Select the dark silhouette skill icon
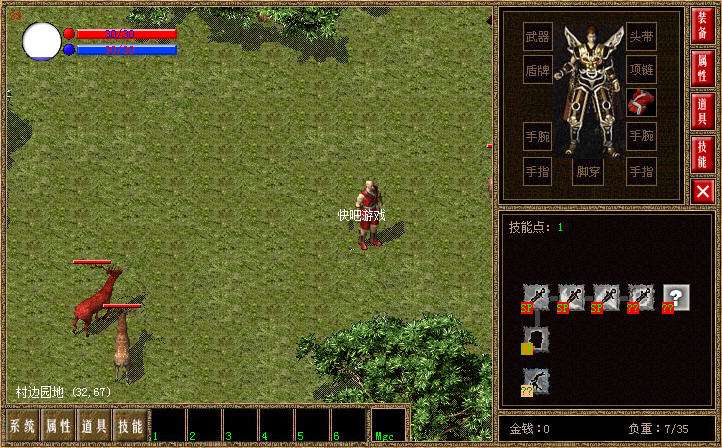 coord(535,340)
